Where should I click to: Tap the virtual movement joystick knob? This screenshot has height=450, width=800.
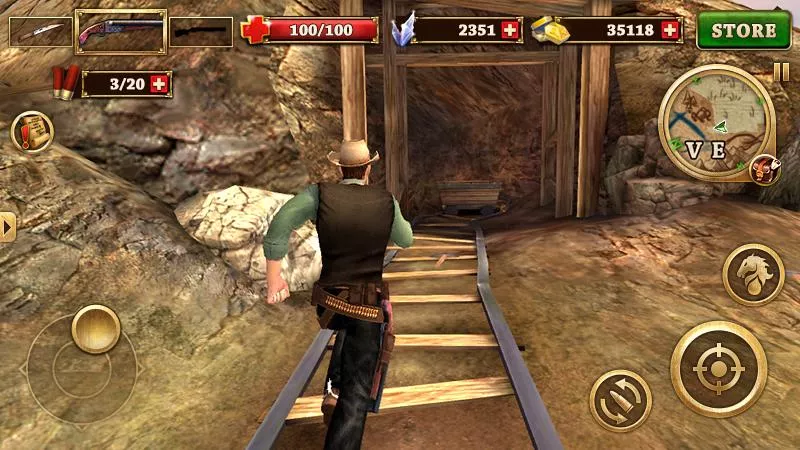click(95, 328)
